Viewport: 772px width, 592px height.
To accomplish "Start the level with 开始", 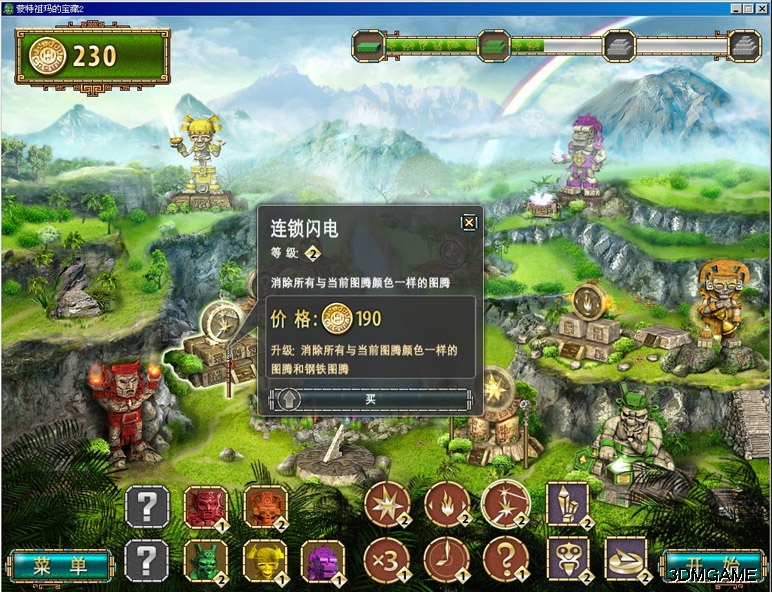I will [x=711, y=566].
